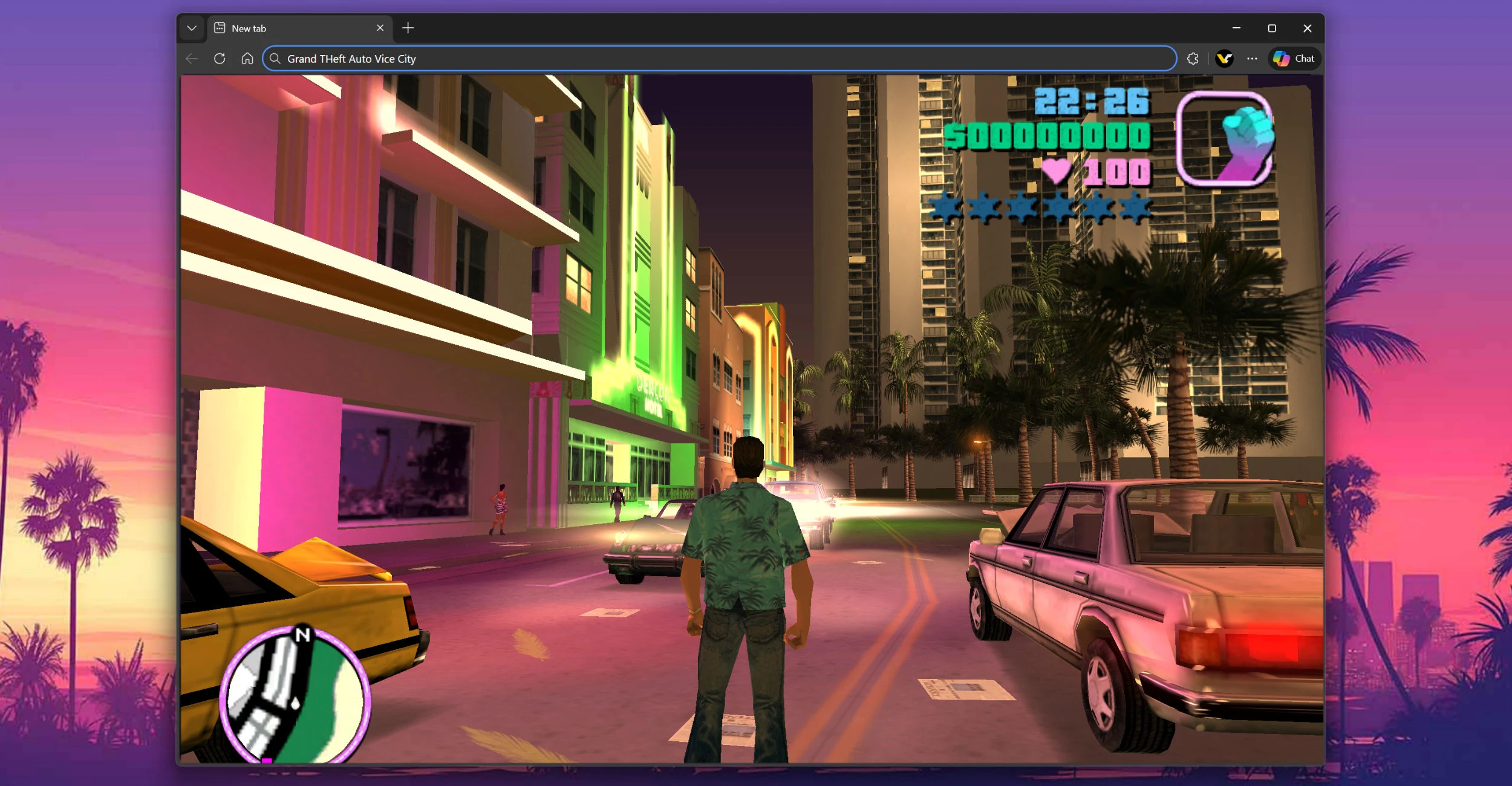
Task: Click the green money counter display
Action: pyautogui.click(x=1046, y=137)
